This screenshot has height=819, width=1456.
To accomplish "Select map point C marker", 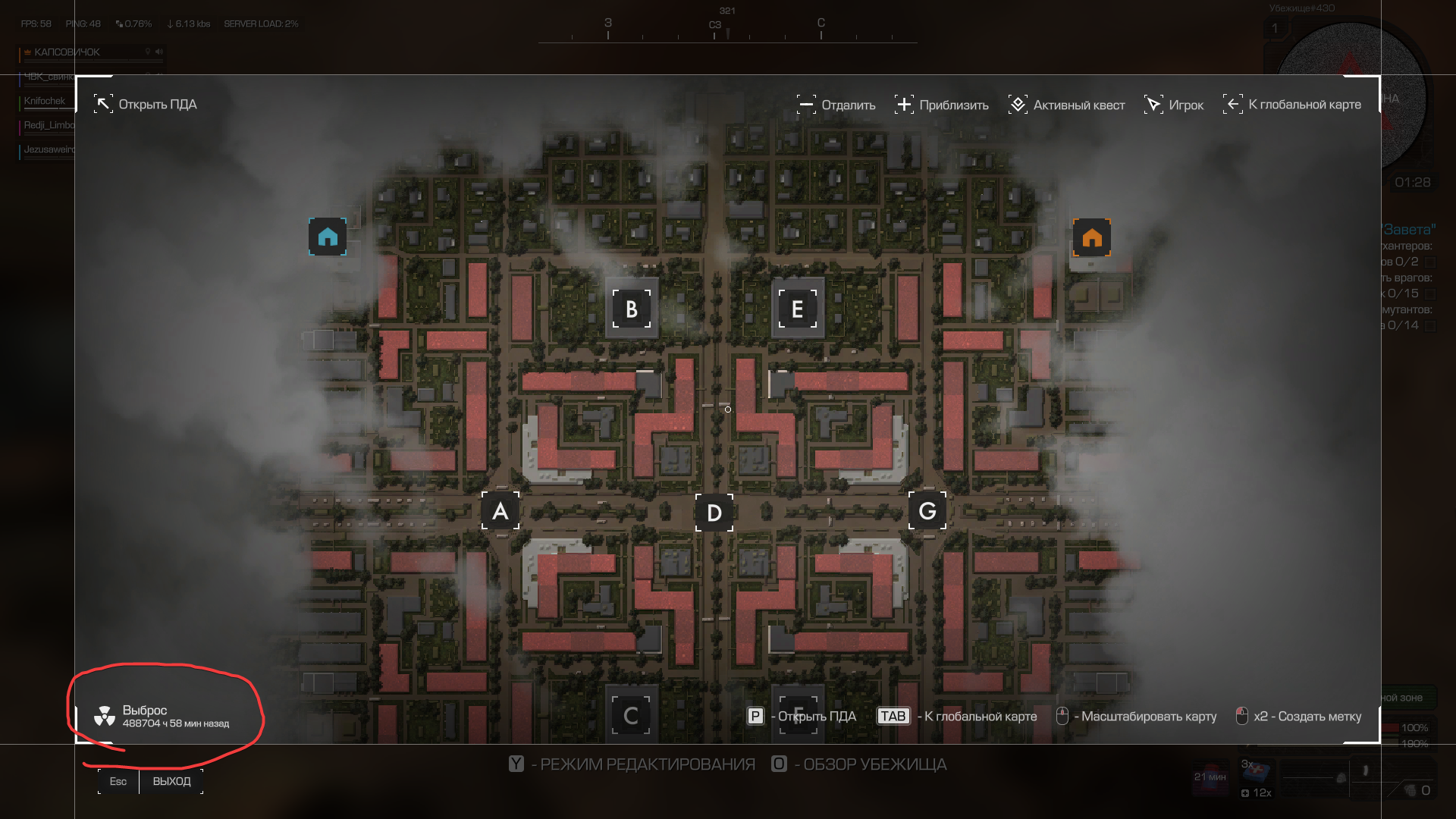I will (x=631, y=716).
